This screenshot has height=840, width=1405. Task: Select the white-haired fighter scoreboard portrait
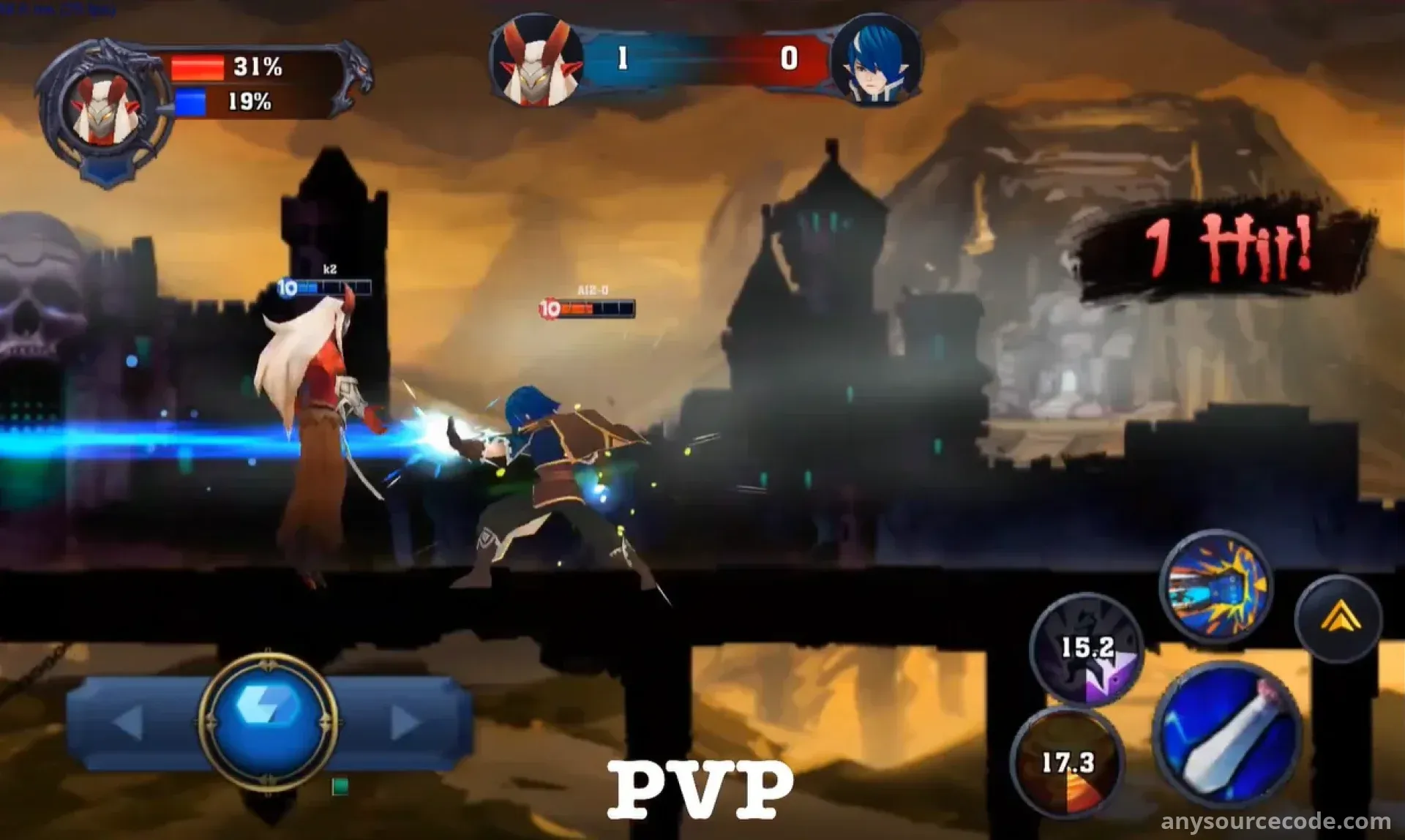click(539, 61)
